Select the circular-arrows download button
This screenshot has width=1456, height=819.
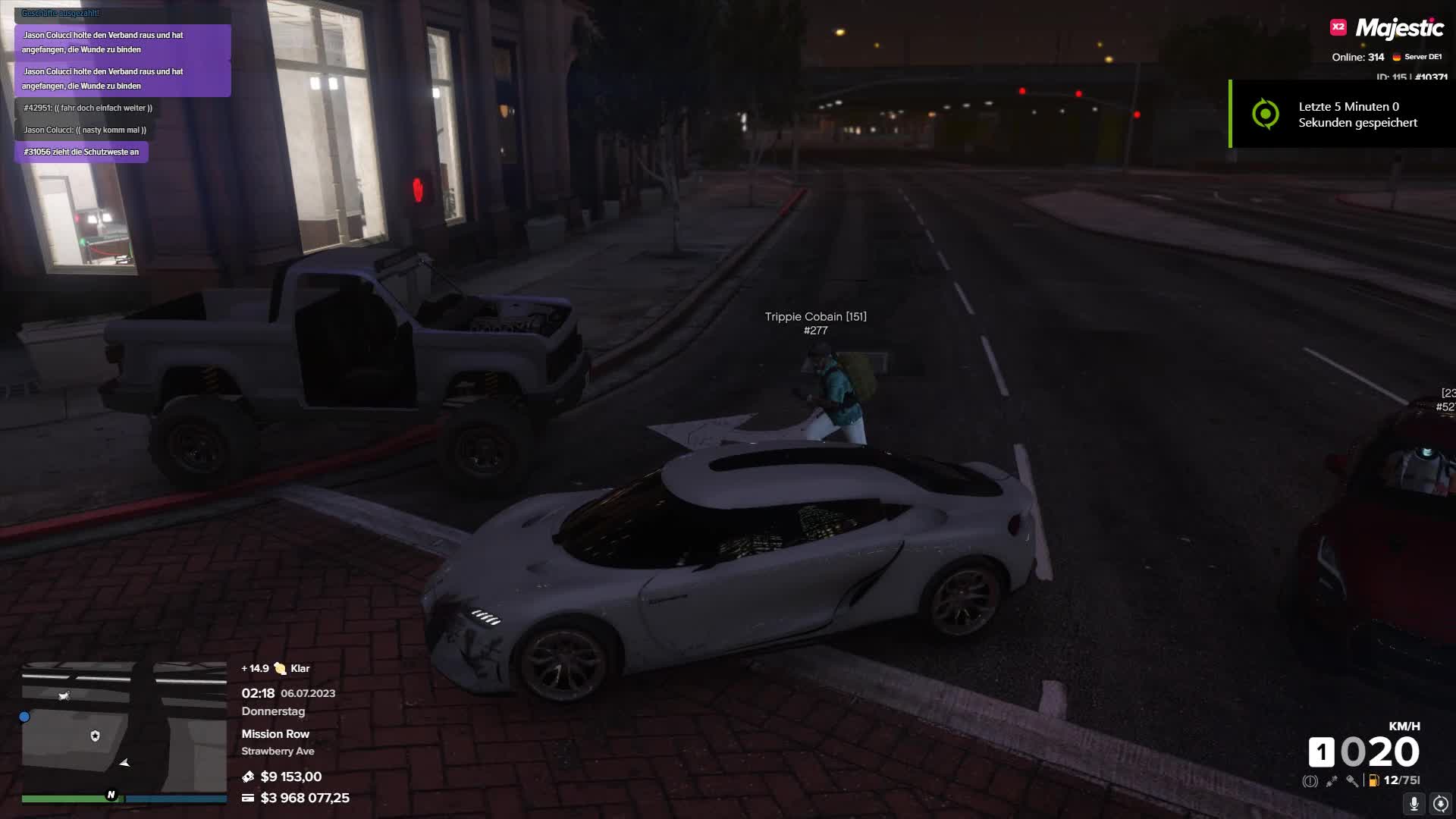click(1441, 803)
